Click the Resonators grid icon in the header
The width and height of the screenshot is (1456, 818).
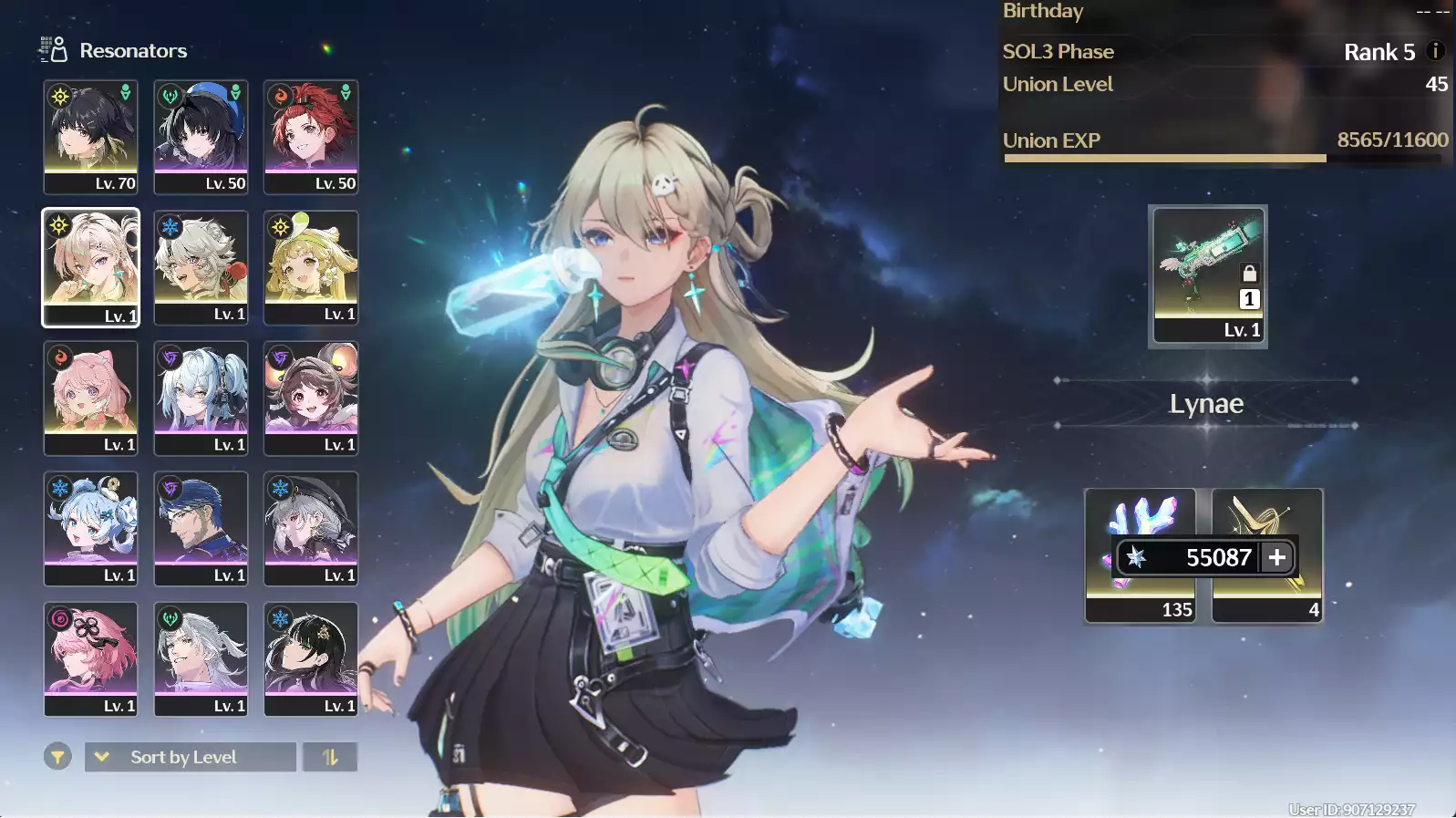pyautogui.click(x=51, y=50)
